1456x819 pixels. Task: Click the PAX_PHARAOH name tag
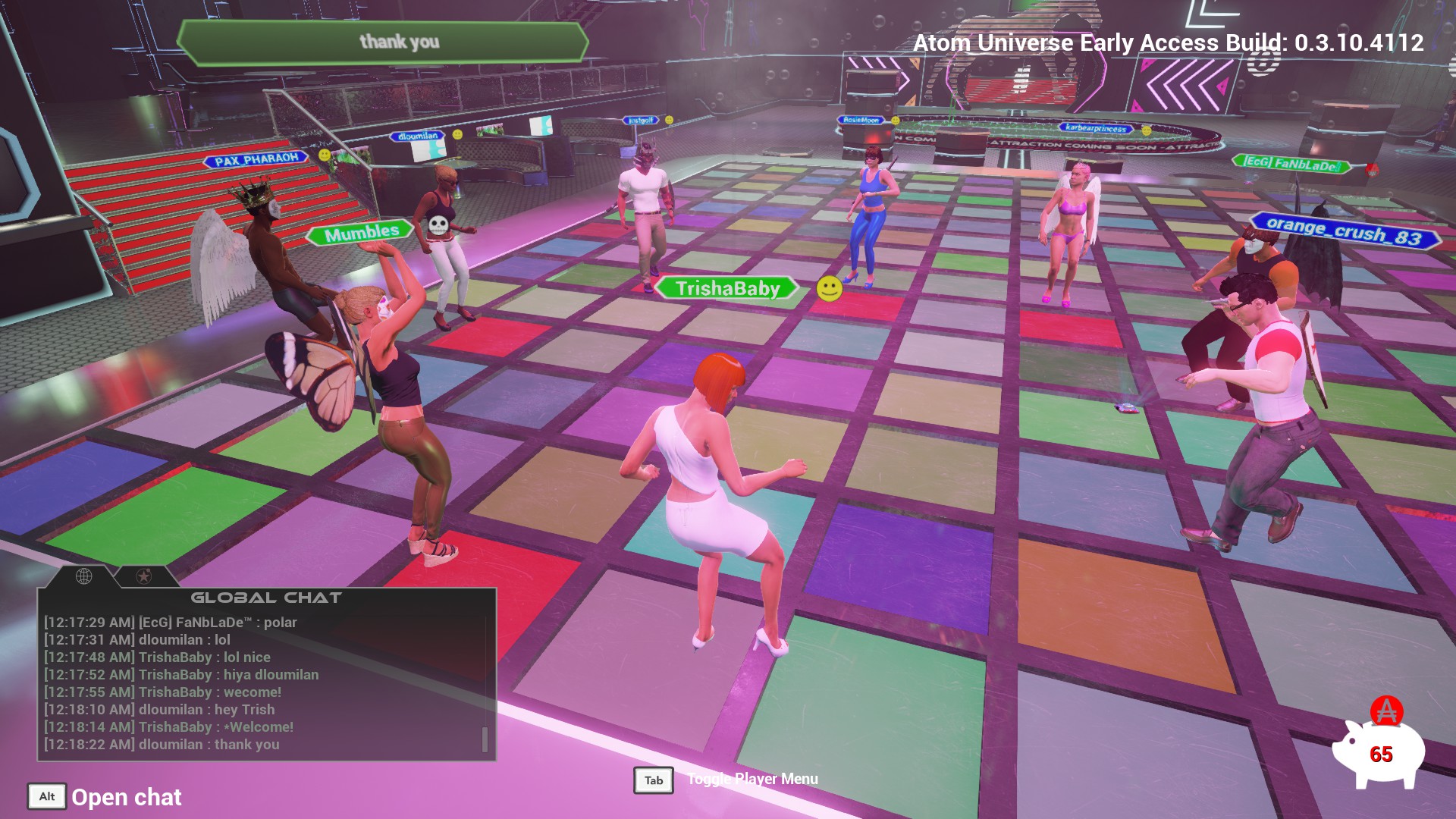coord(256,160)
